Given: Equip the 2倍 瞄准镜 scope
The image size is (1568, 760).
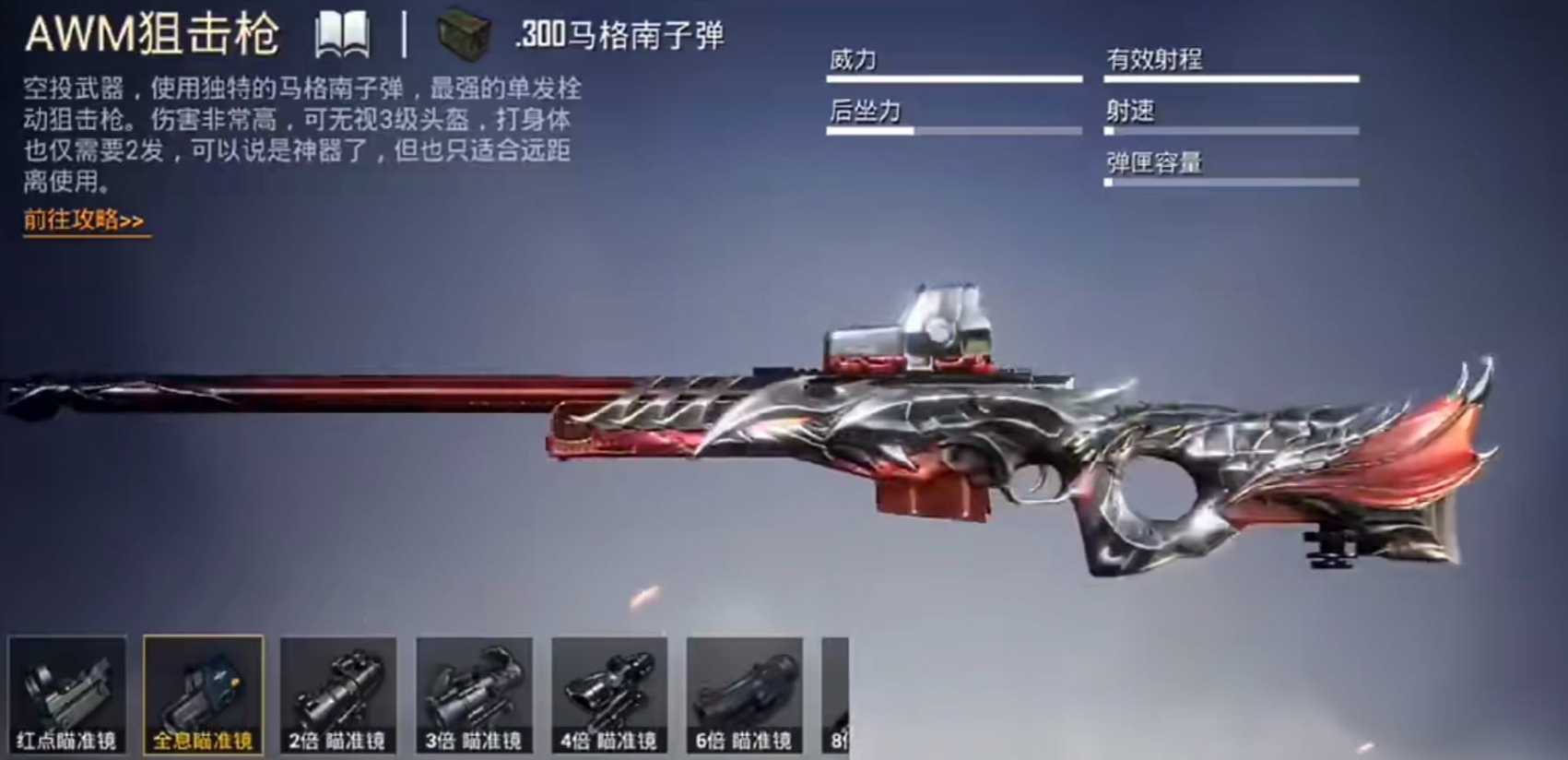Looking at the screenshot, I should tap(336, 696).
